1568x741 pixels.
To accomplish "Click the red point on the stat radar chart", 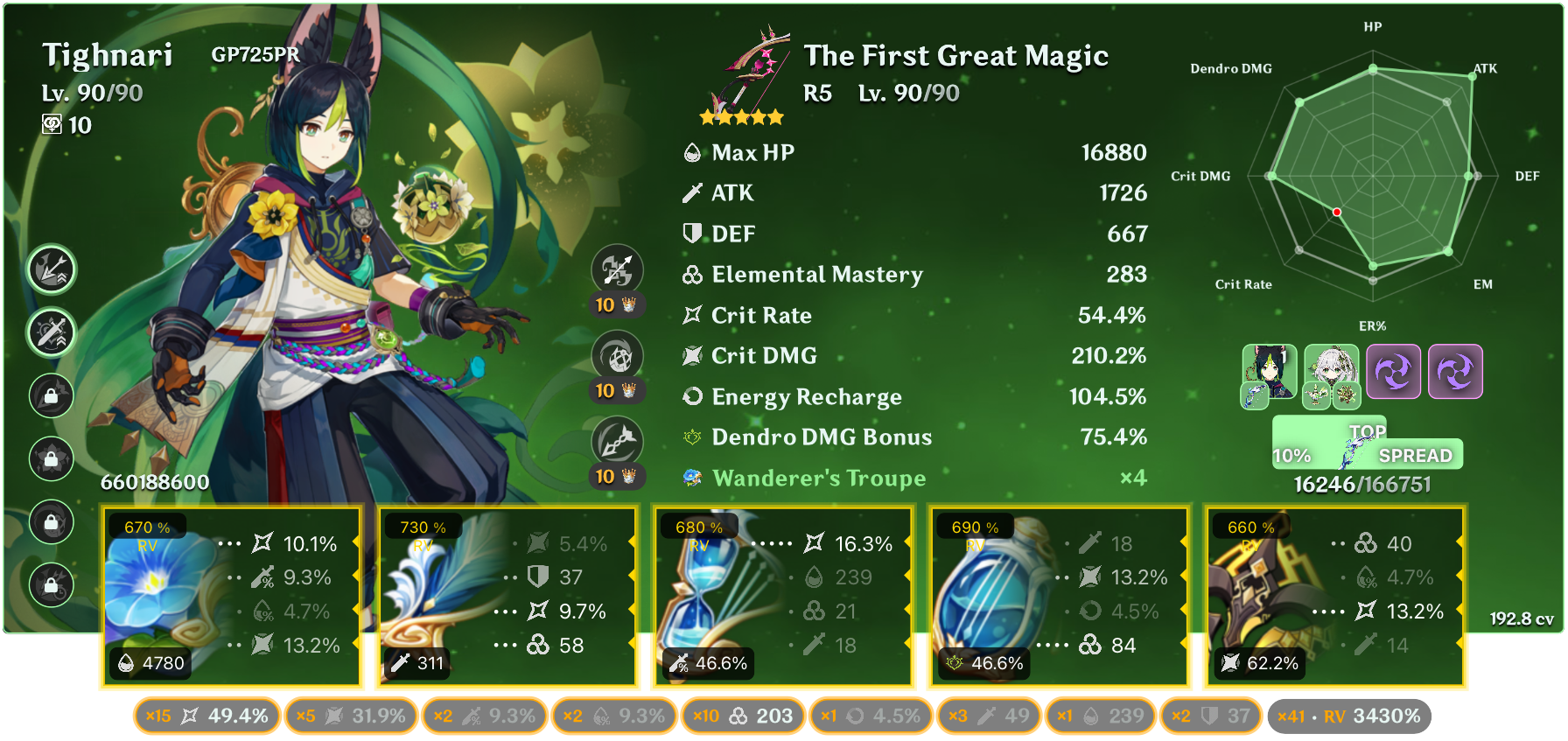I will coord(1336,211).
